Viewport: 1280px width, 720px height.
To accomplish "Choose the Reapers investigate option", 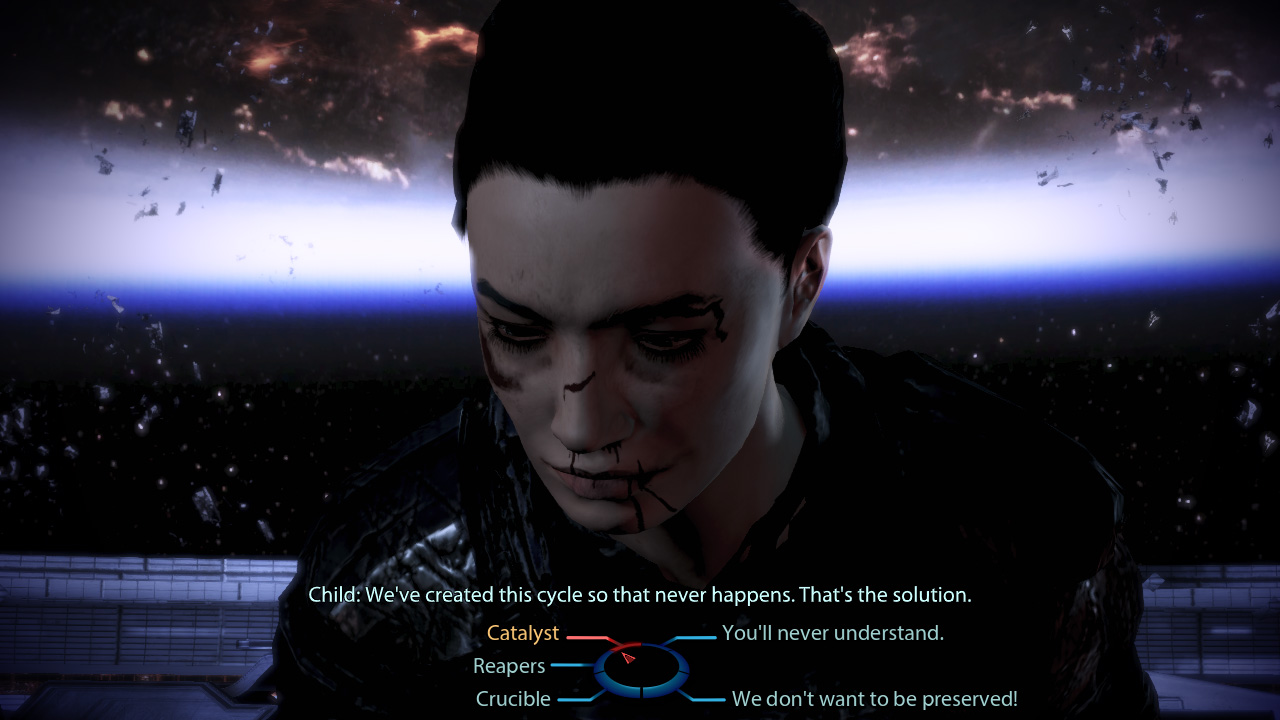I will [x=509, y=666].
